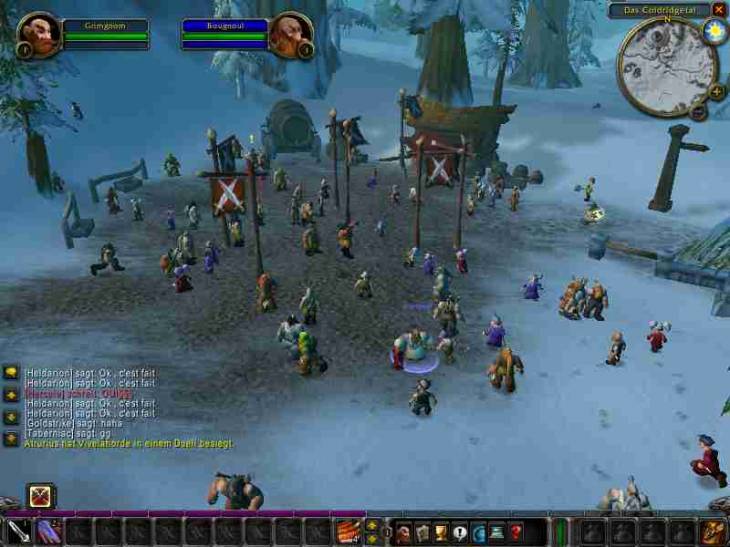The image size is (730, 547).
Task: Click Goldstrike's name in the chat log
Action: (46, 423)
